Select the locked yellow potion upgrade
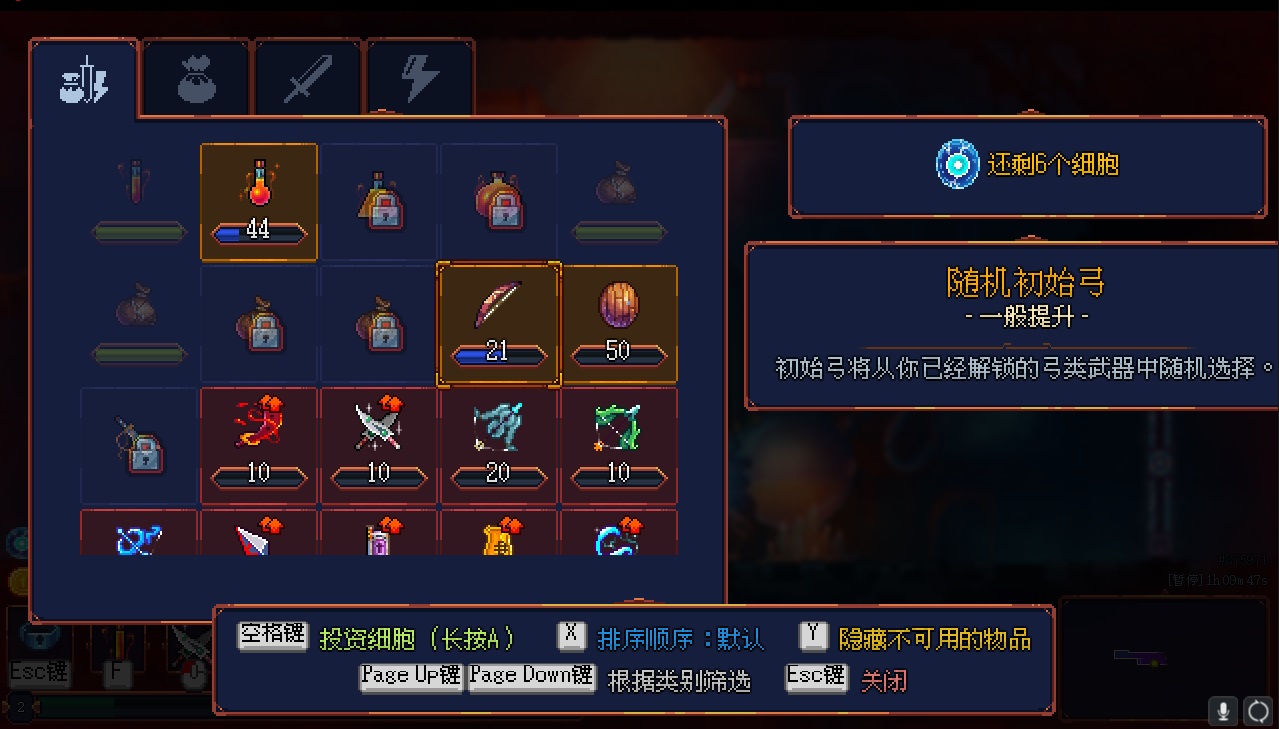Viewport: 1279px width, 729px height. [x=379, y=202]
